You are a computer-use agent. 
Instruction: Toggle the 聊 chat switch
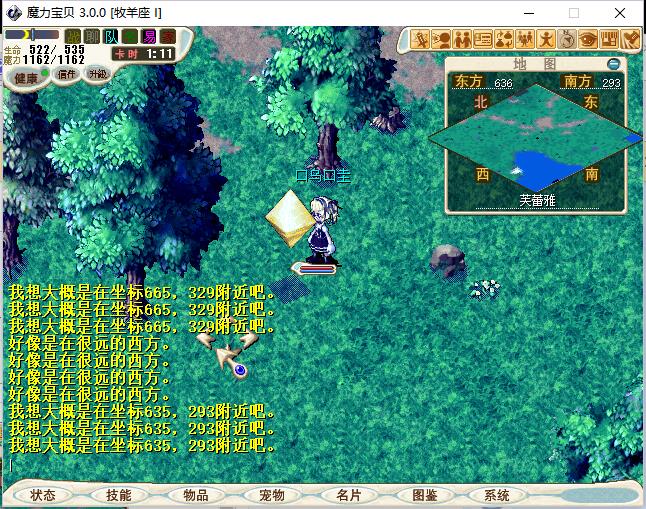pyautogui.click(x=91, y=37)
